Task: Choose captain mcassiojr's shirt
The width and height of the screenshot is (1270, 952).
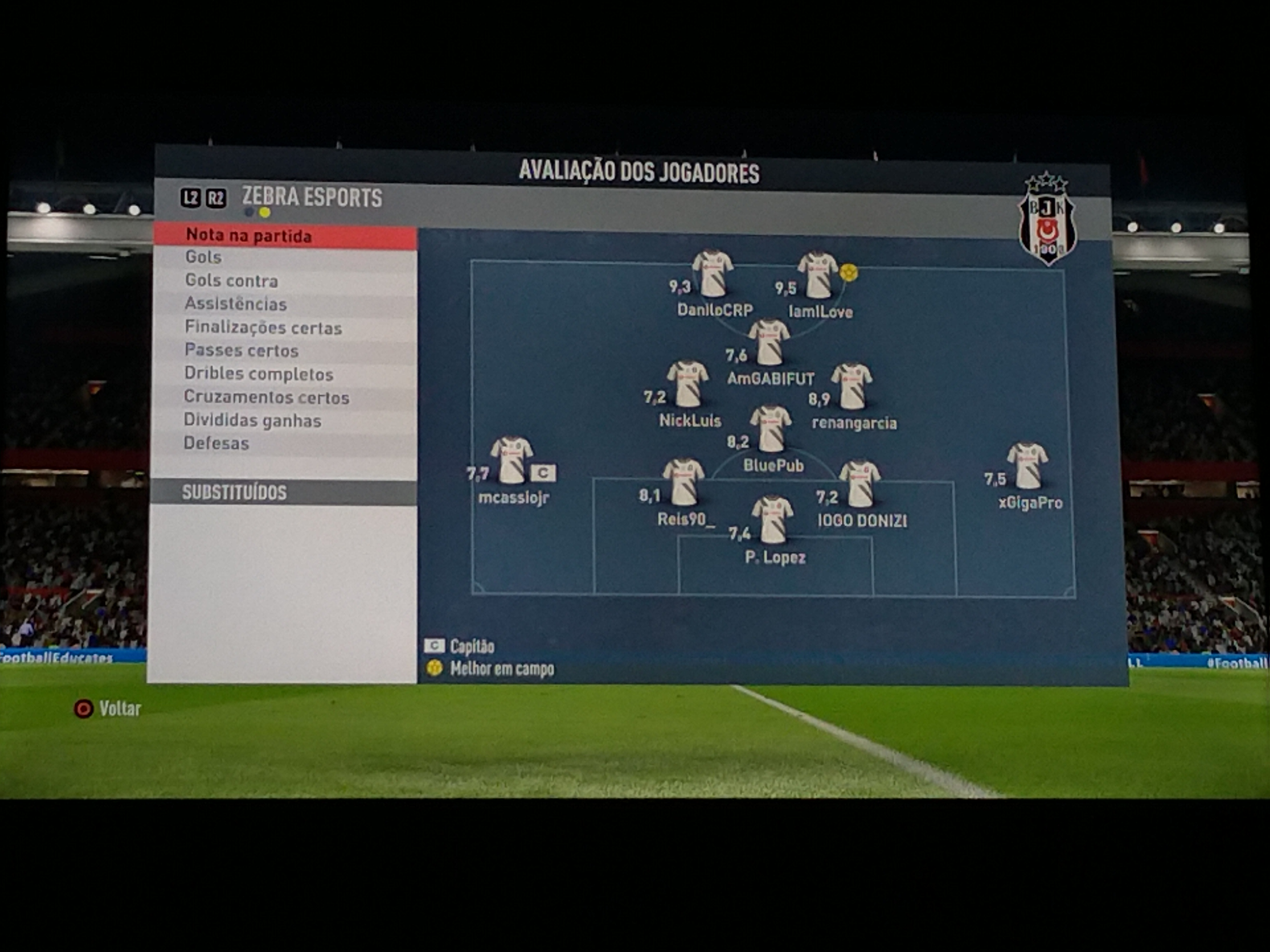Action: (512, 461)
